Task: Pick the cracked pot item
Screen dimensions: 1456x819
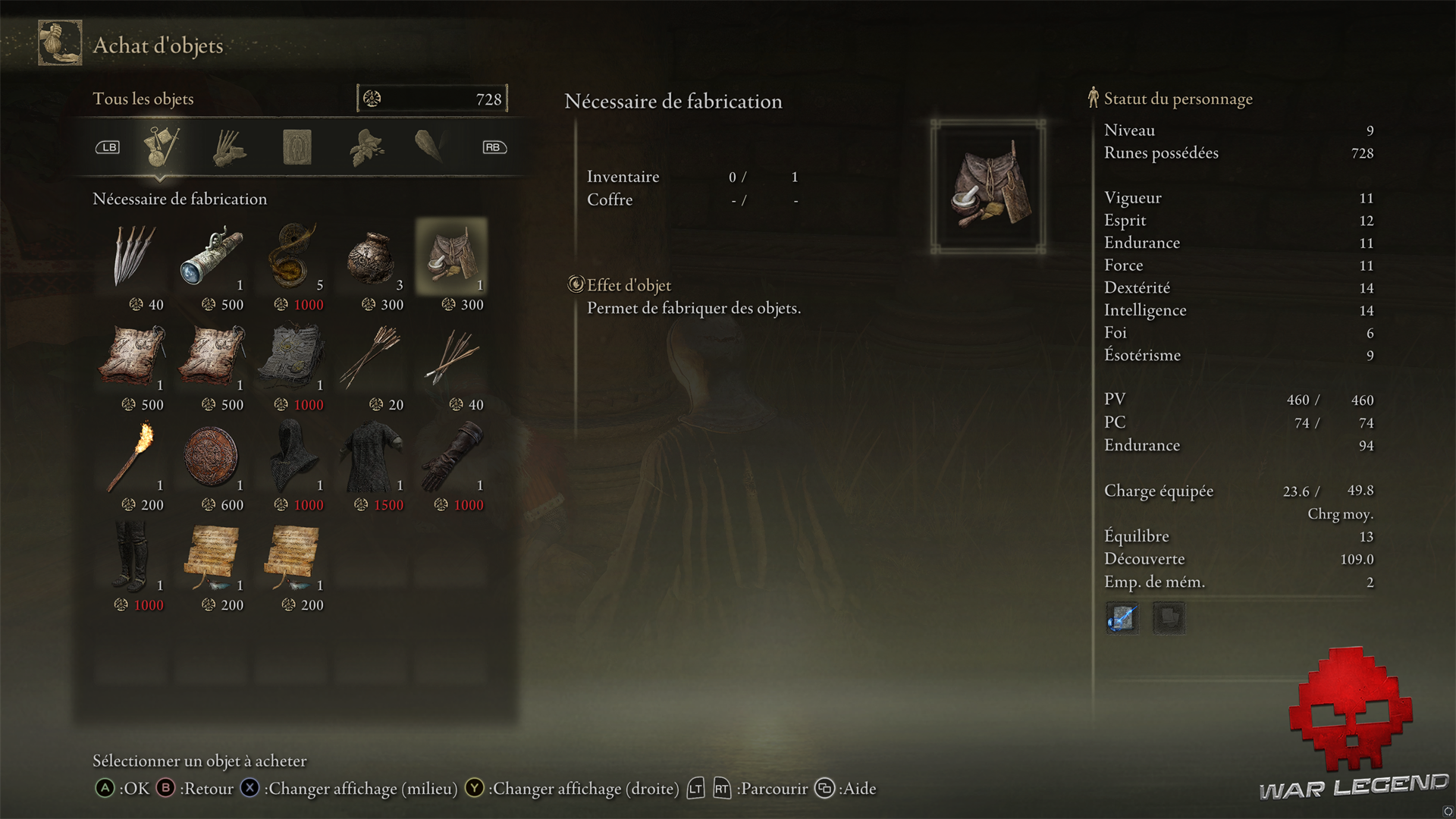Action: [371, 256]
